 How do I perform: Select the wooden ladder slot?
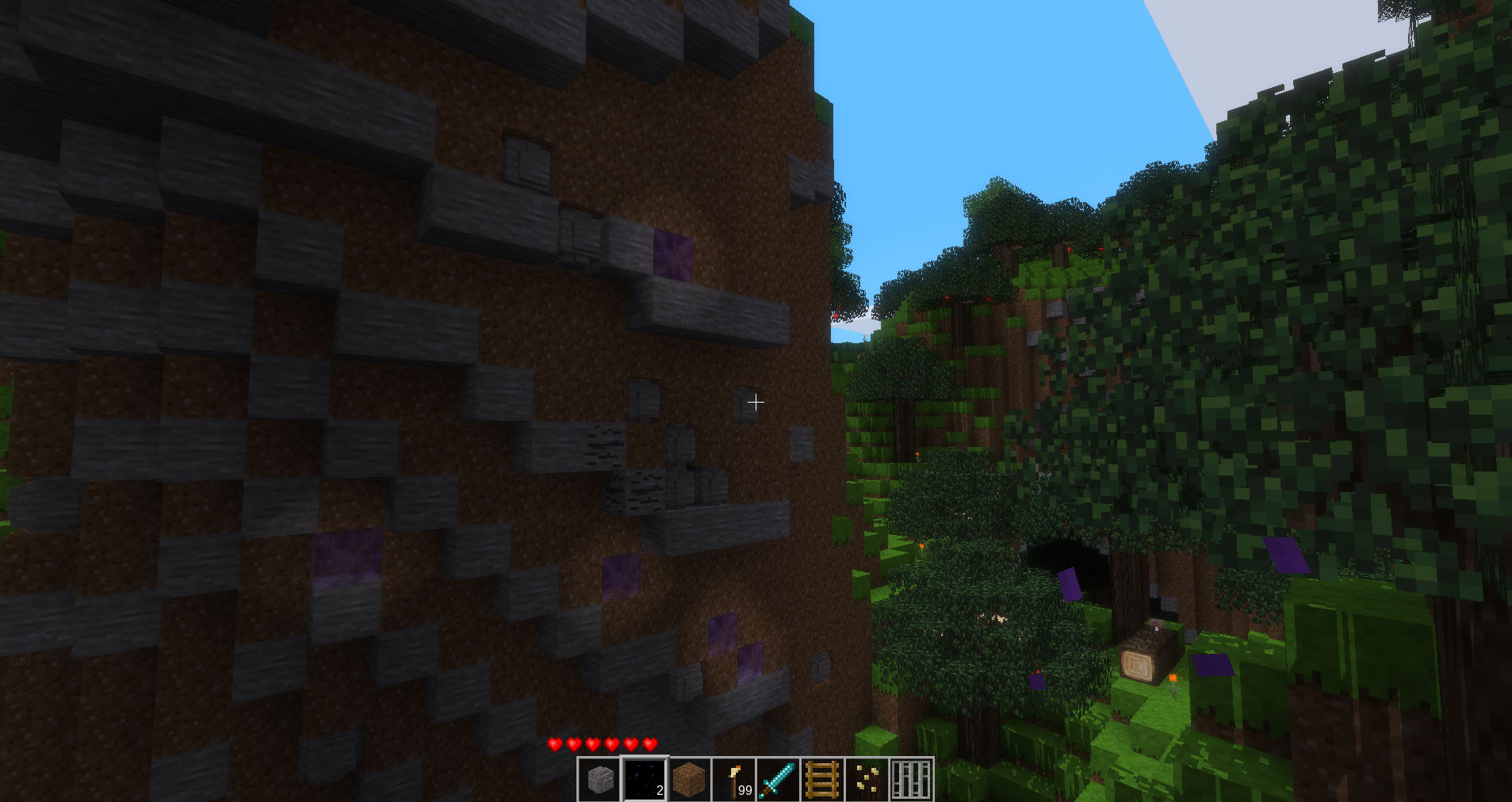[x=822, y=780]
